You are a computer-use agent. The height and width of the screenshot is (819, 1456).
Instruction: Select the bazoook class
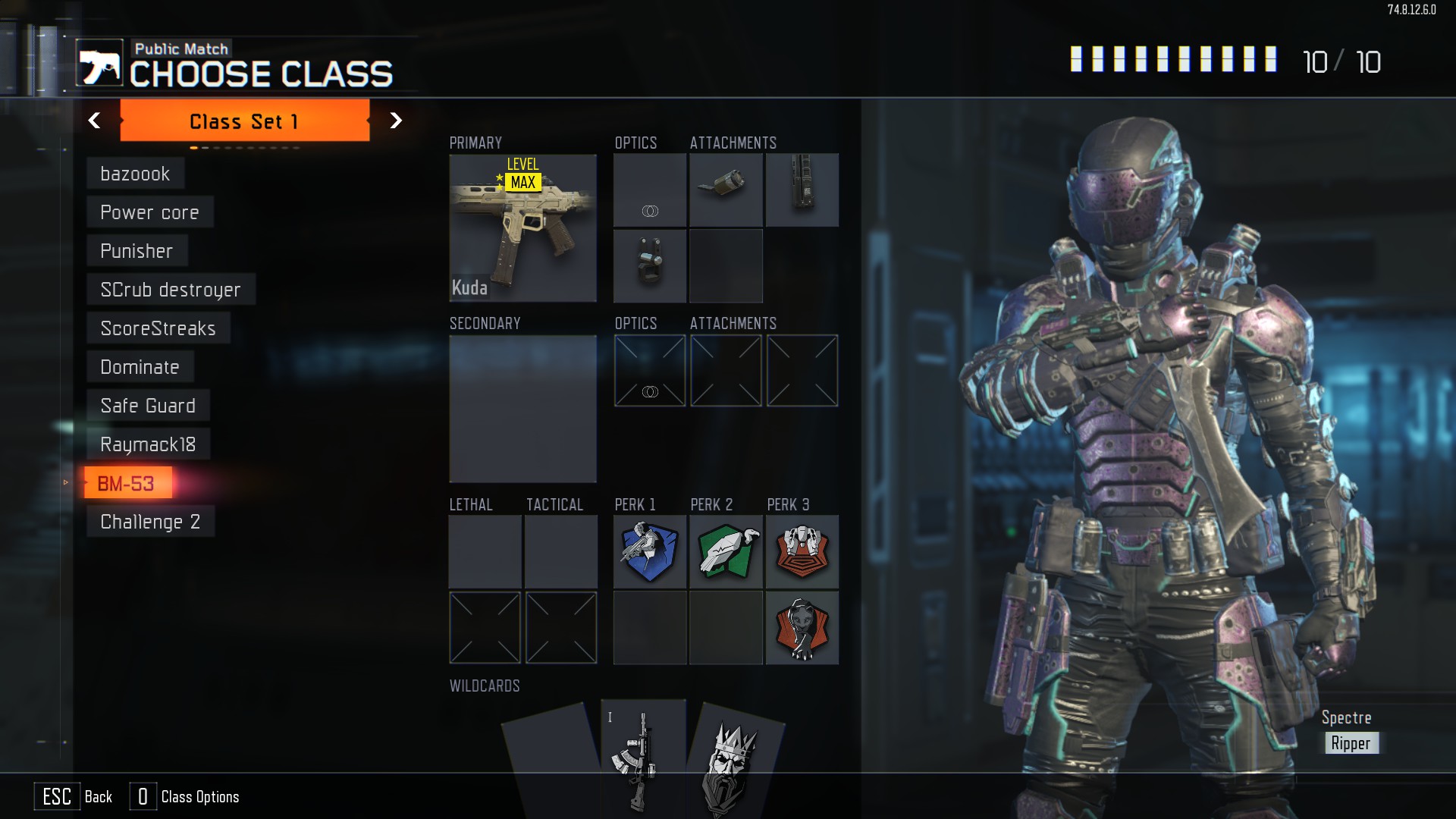(135, 174)
